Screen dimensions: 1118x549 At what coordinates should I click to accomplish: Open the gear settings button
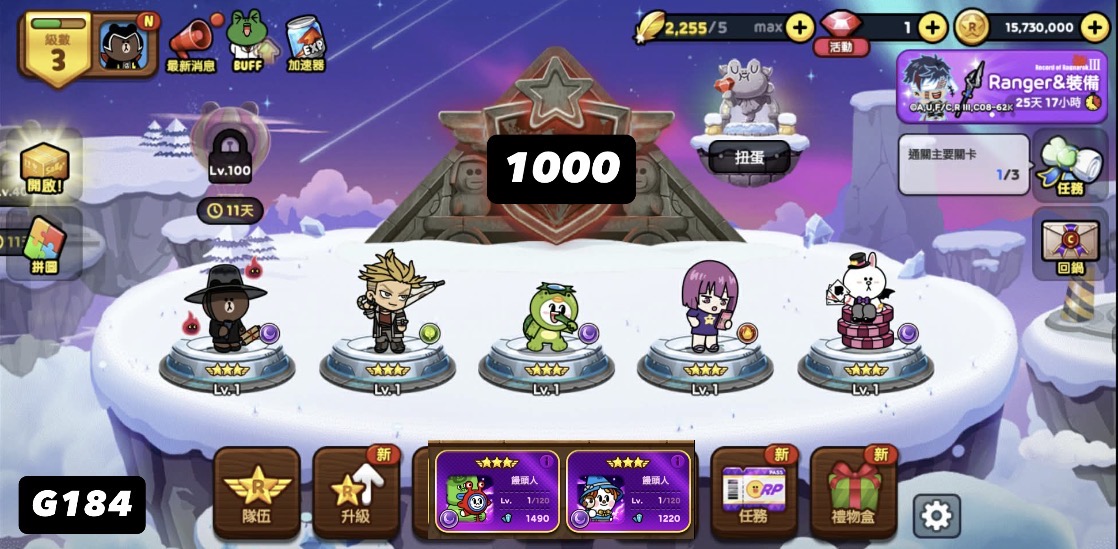[936, 515]
